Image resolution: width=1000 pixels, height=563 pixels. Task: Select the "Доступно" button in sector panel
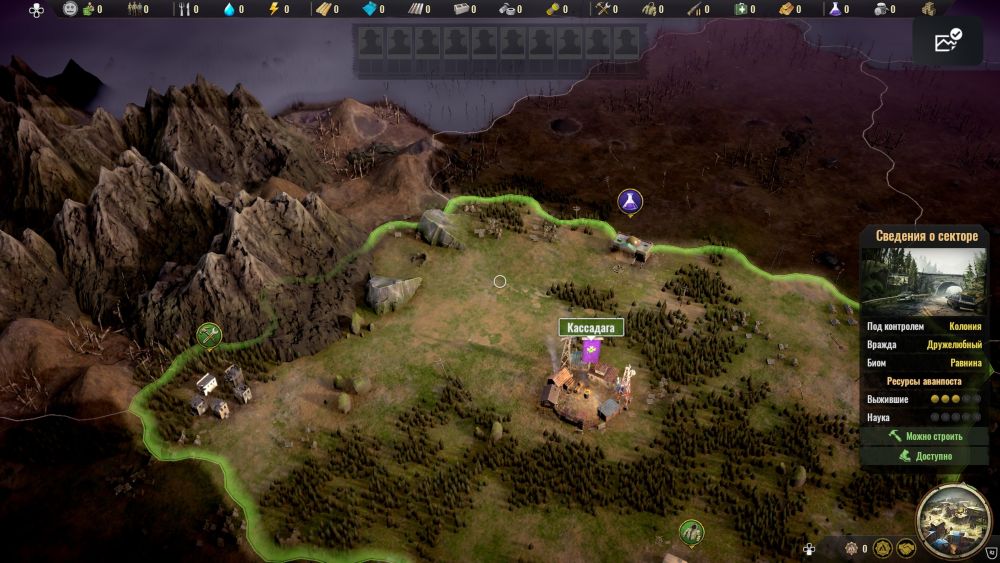[923, 456]
